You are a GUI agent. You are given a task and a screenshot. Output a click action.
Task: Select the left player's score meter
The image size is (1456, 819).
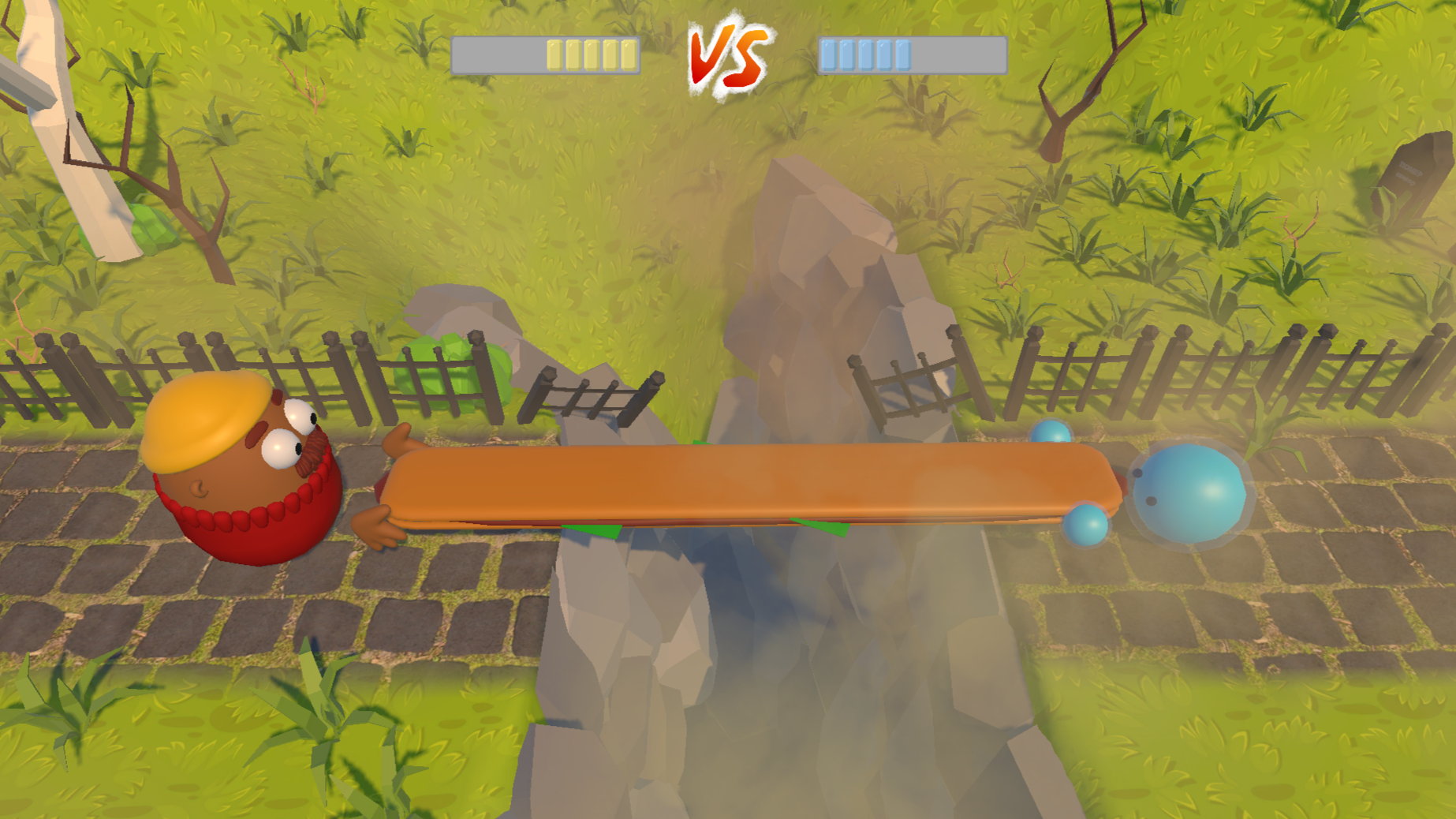pyautogui.click(x=544, y=54)
